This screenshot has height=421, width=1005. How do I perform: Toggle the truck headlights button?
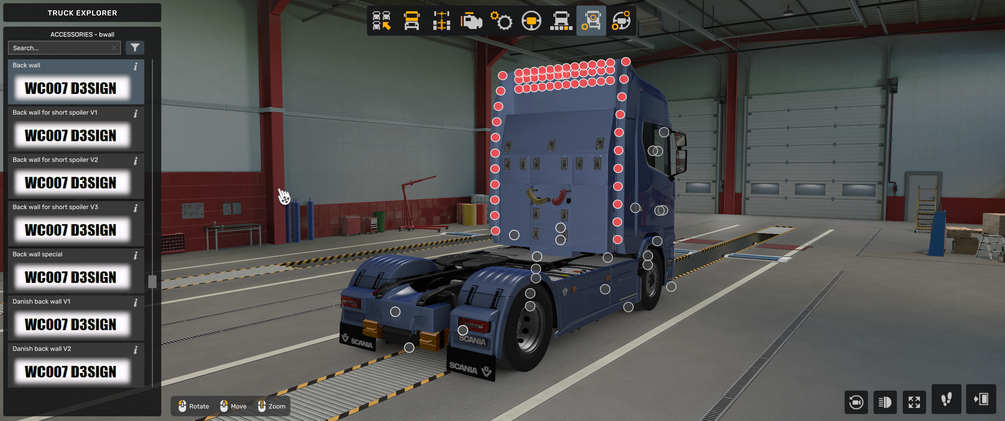(x=885, y=402)
